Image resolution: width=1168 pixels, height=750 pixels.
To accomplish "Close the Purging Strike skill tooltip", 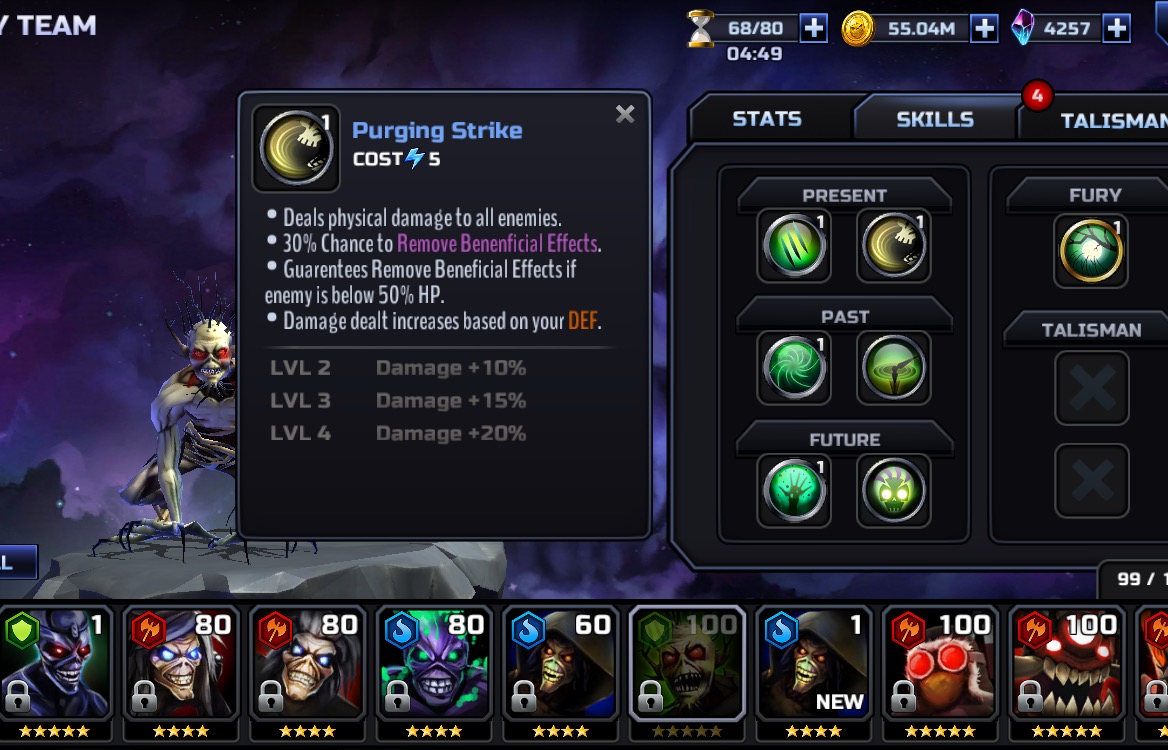I will tap(625, 114).
